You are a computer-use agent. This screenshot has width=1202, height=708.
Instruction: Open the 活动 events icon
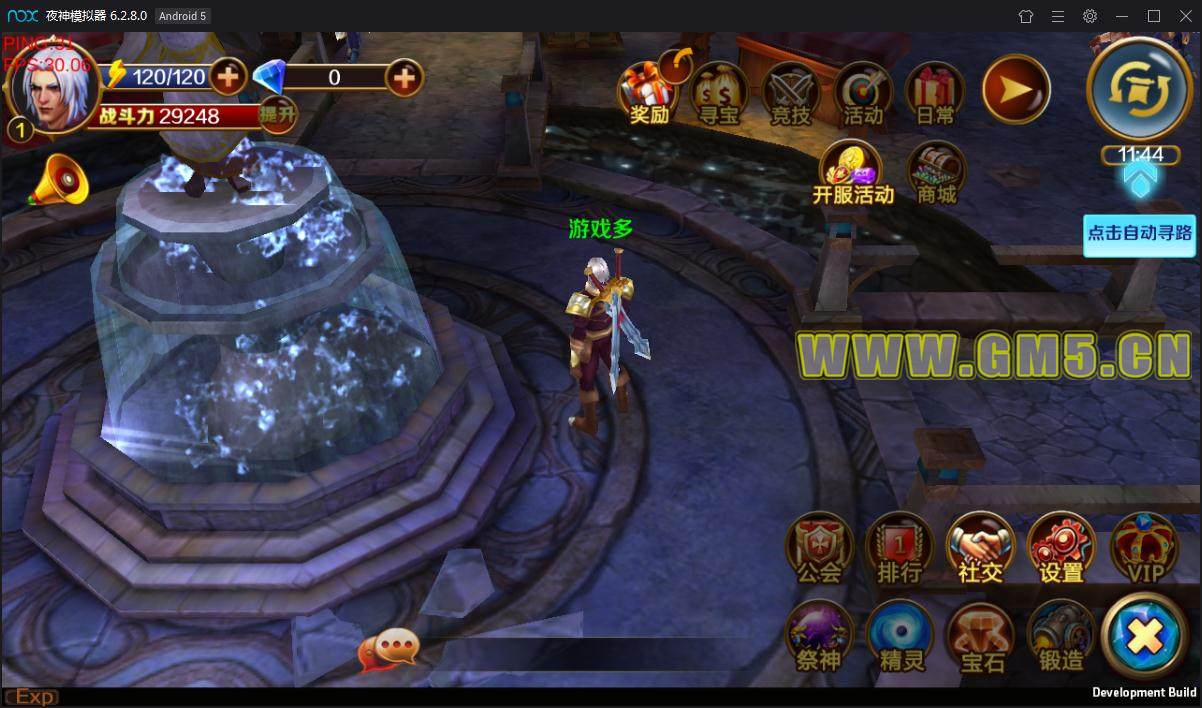click(x=863, y=93)
